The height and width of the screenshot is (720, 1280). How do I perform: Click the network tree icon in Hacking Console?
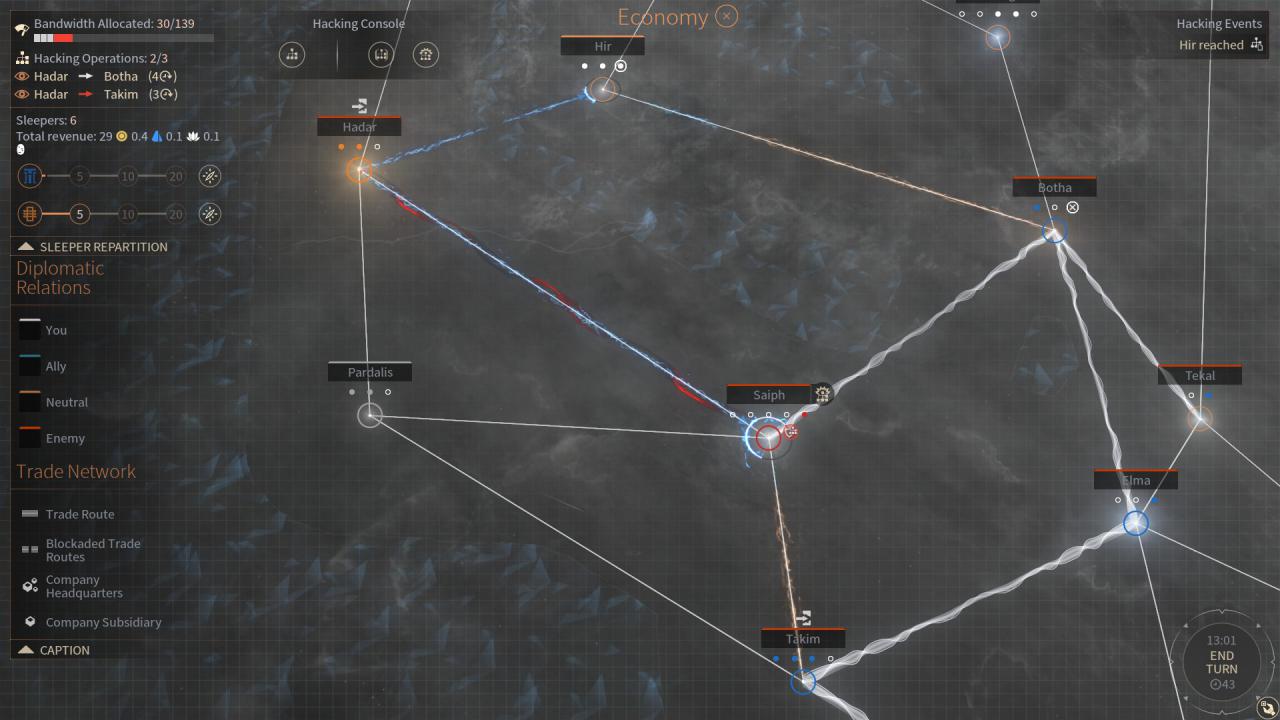coord(292,55)
